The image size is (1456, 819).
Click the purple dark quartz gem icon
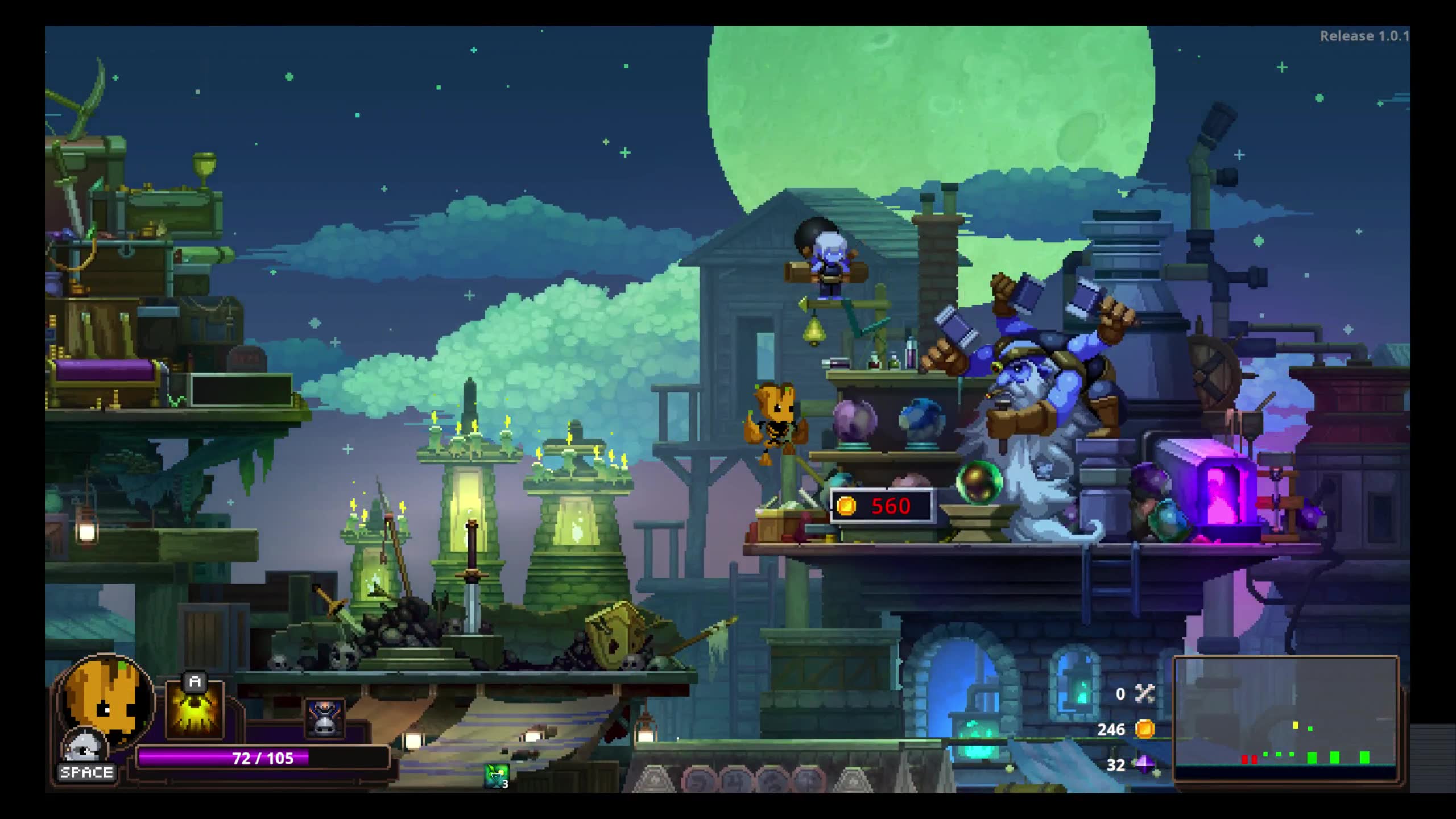click(1144, 764)
